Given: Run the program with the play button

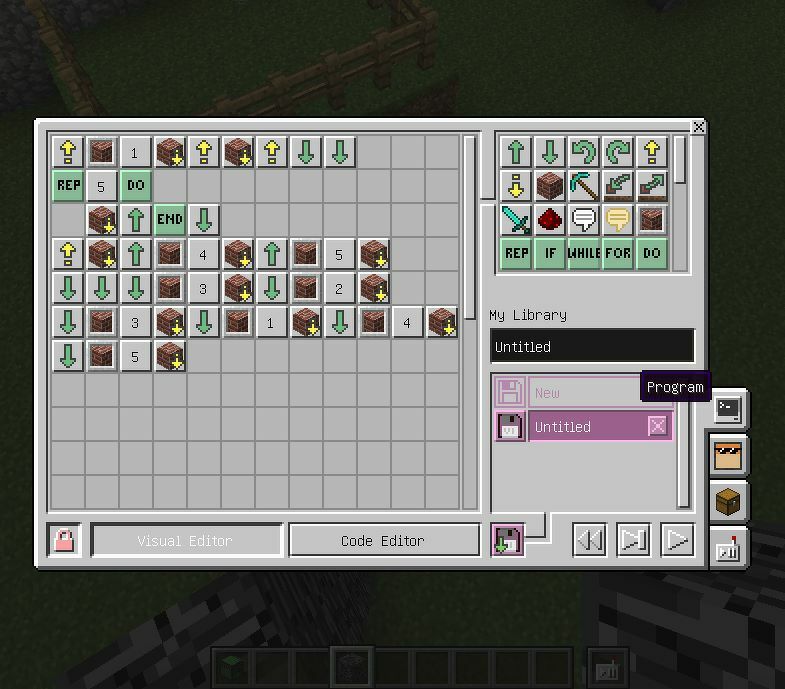Looking at the screenshot, I should pos(678,541).
